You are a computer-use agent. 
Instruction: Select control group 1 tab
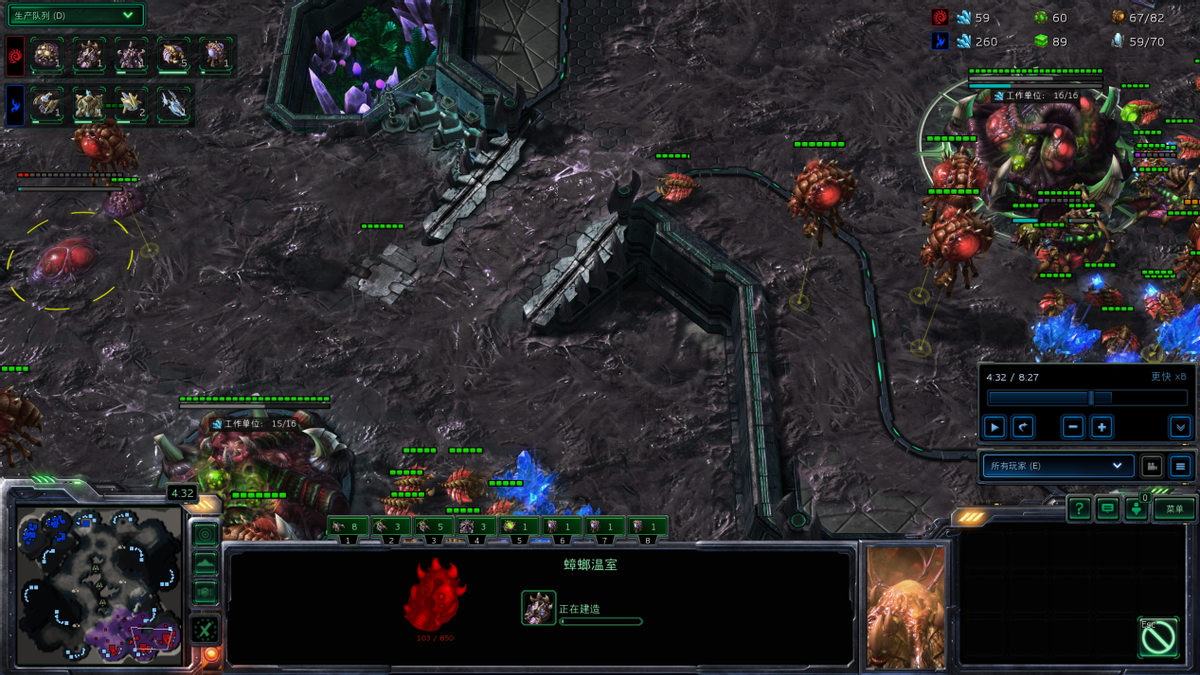pos(347,527)
